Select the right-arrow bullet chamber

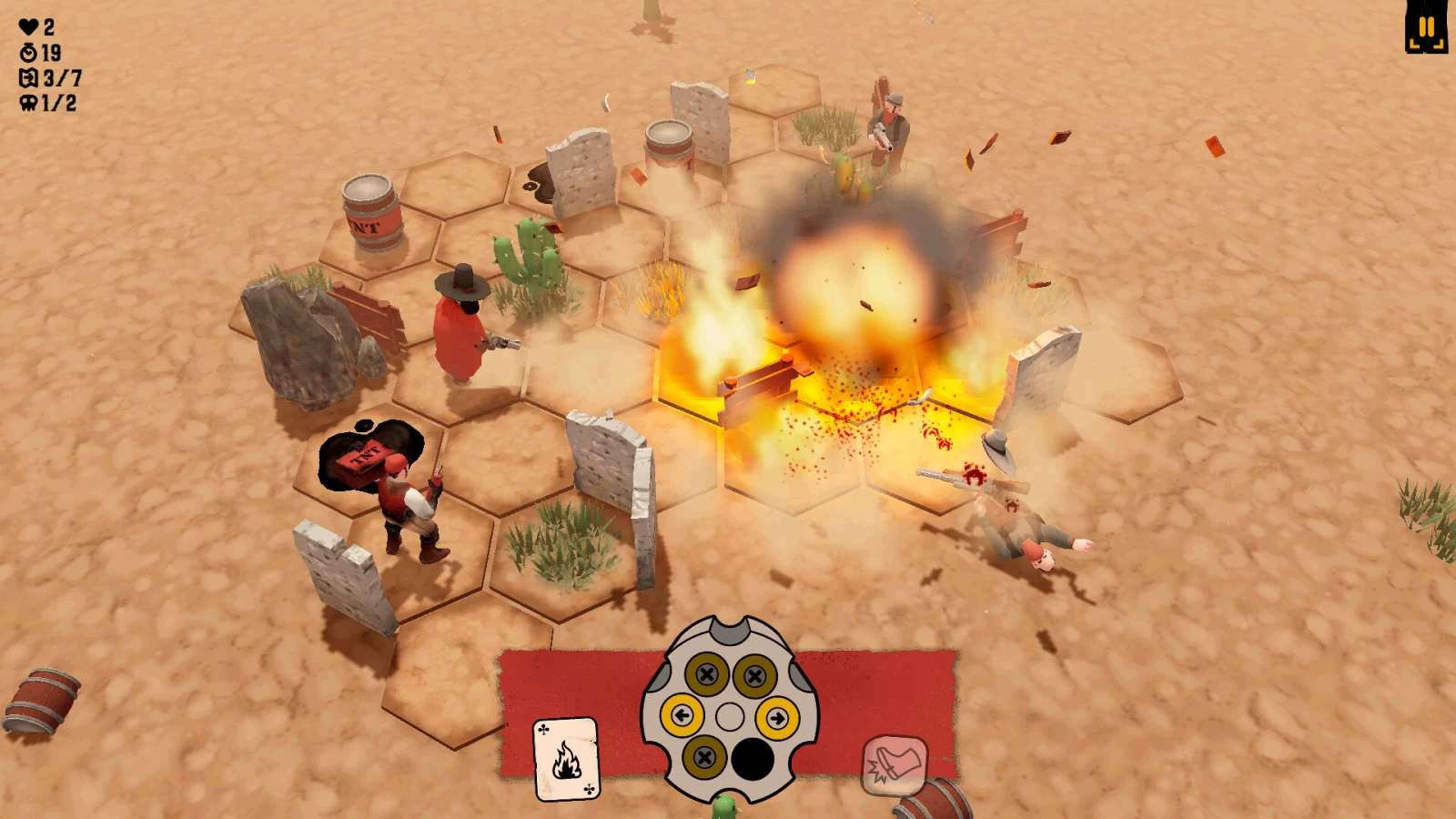coord(777,718)
